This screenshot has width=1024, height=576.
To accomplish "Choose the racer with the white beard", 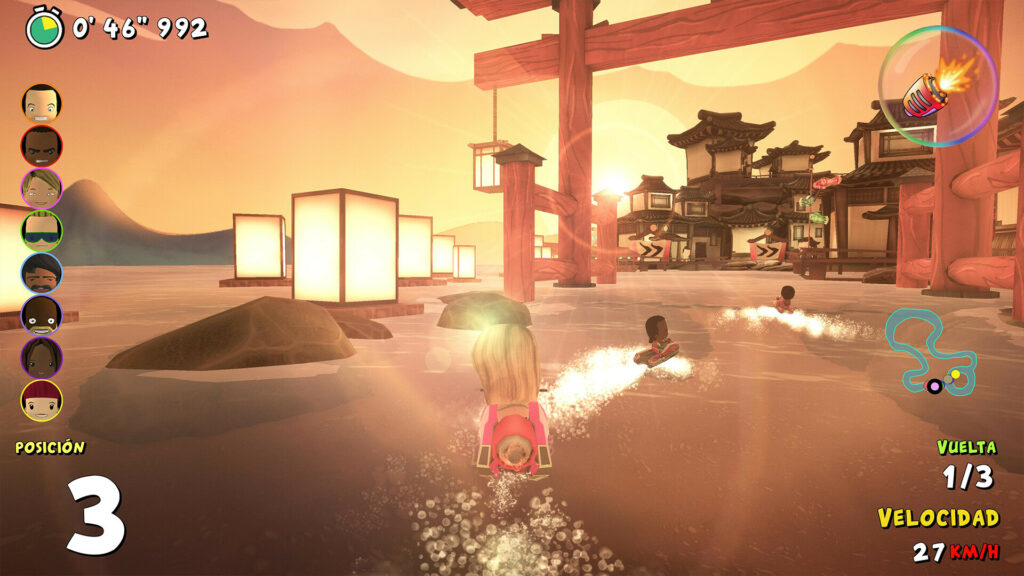I will [x=41, y=315].
